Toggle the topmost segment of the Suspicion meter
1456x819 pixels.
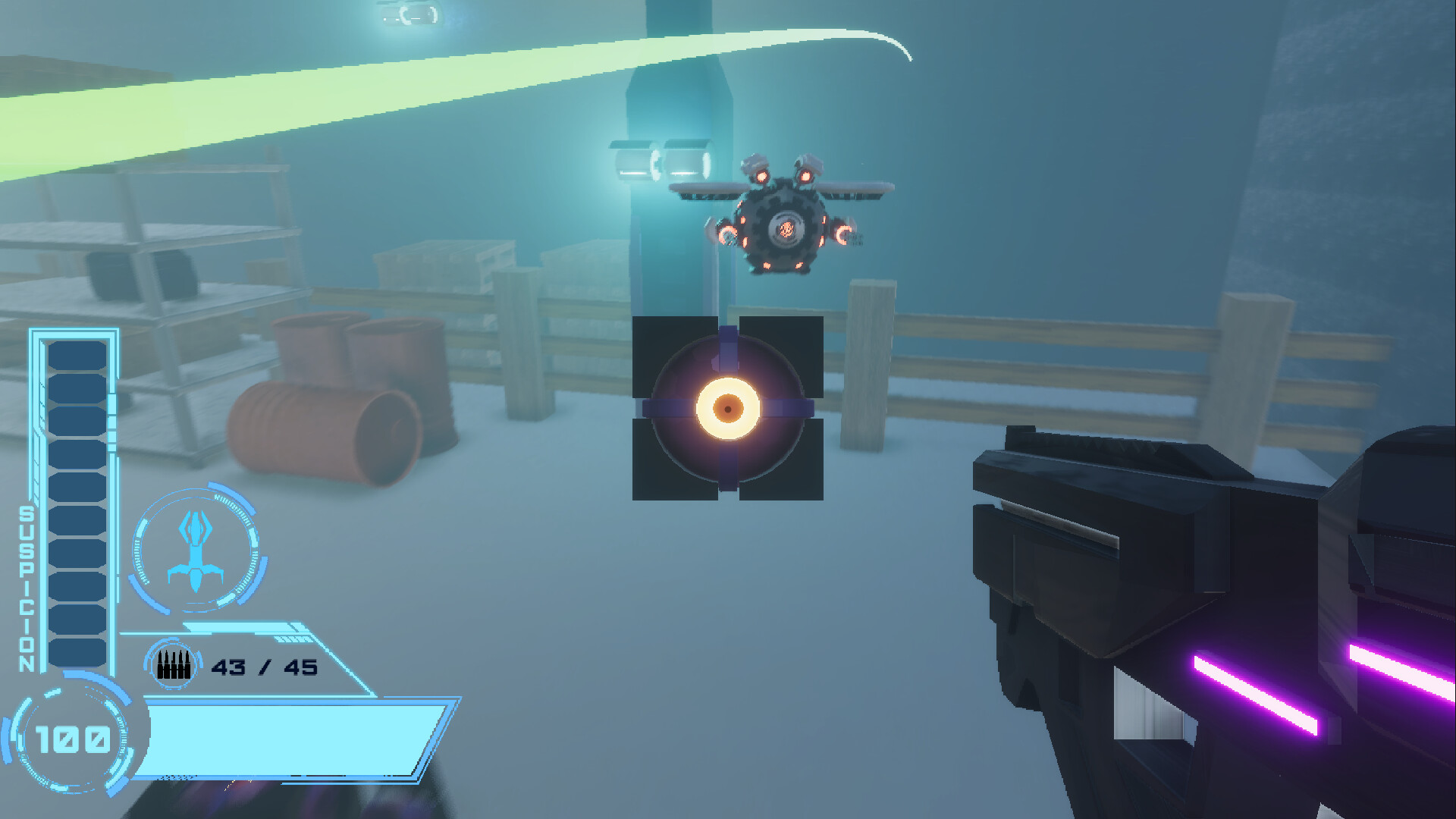coord(78,354)
